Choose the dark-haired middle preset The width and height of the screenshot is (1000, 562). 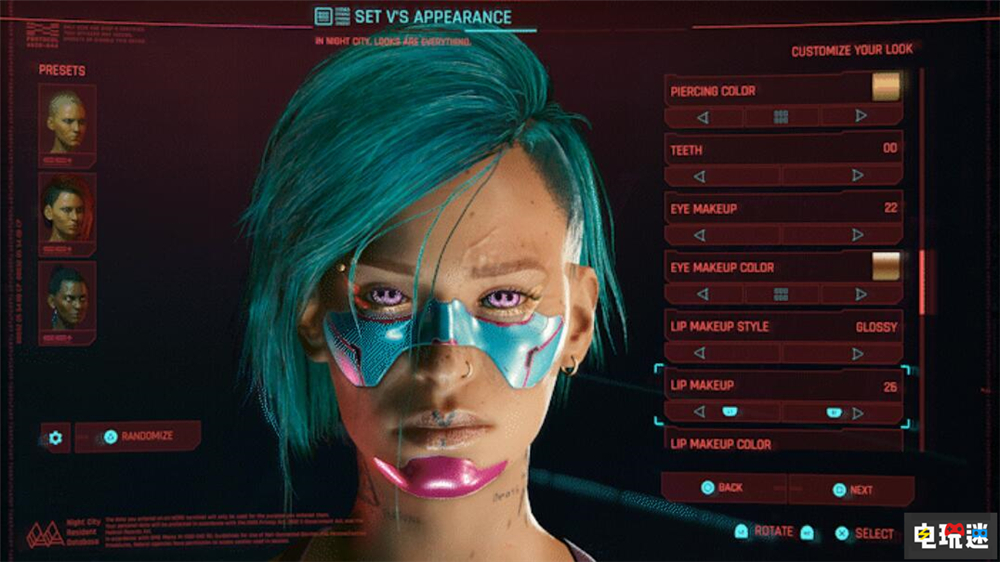tap(67, 211)
